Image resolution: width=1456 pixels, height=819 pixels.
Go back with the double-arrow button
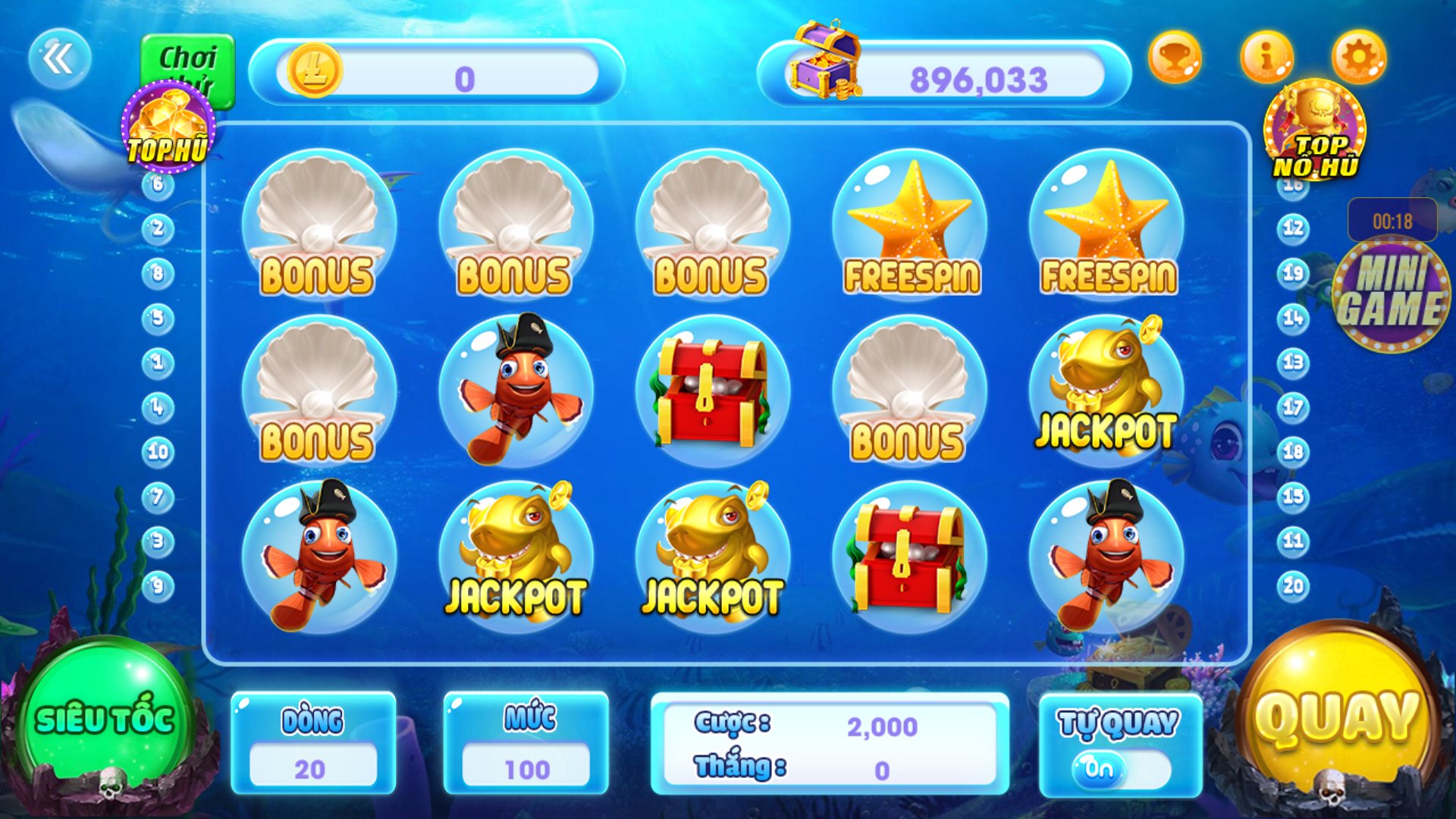pyautogui.click(x=59, y=58)
